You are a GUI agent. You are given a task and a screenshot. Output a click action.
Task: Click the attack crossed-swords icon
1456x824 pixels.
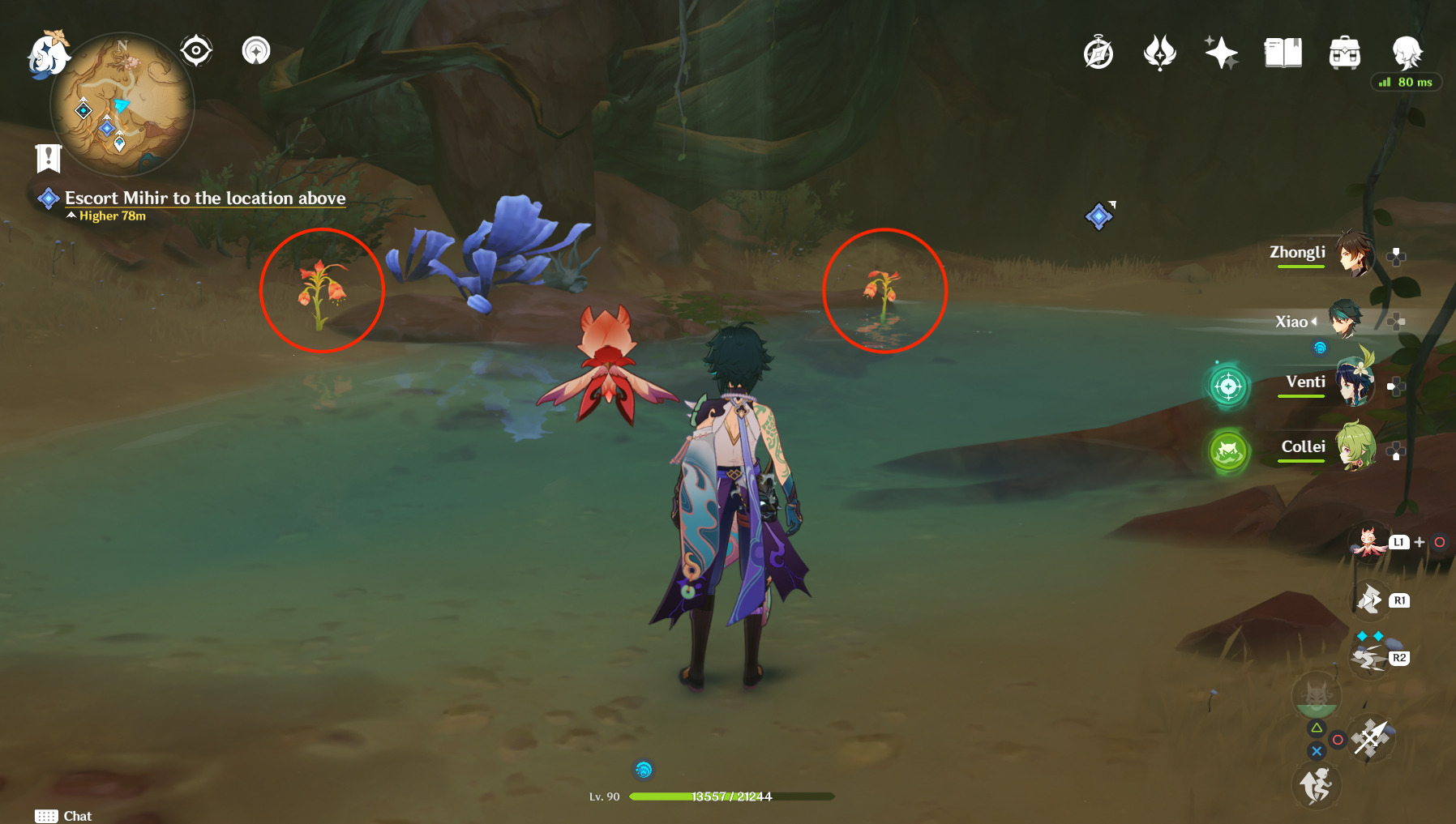click(1372, 738)
